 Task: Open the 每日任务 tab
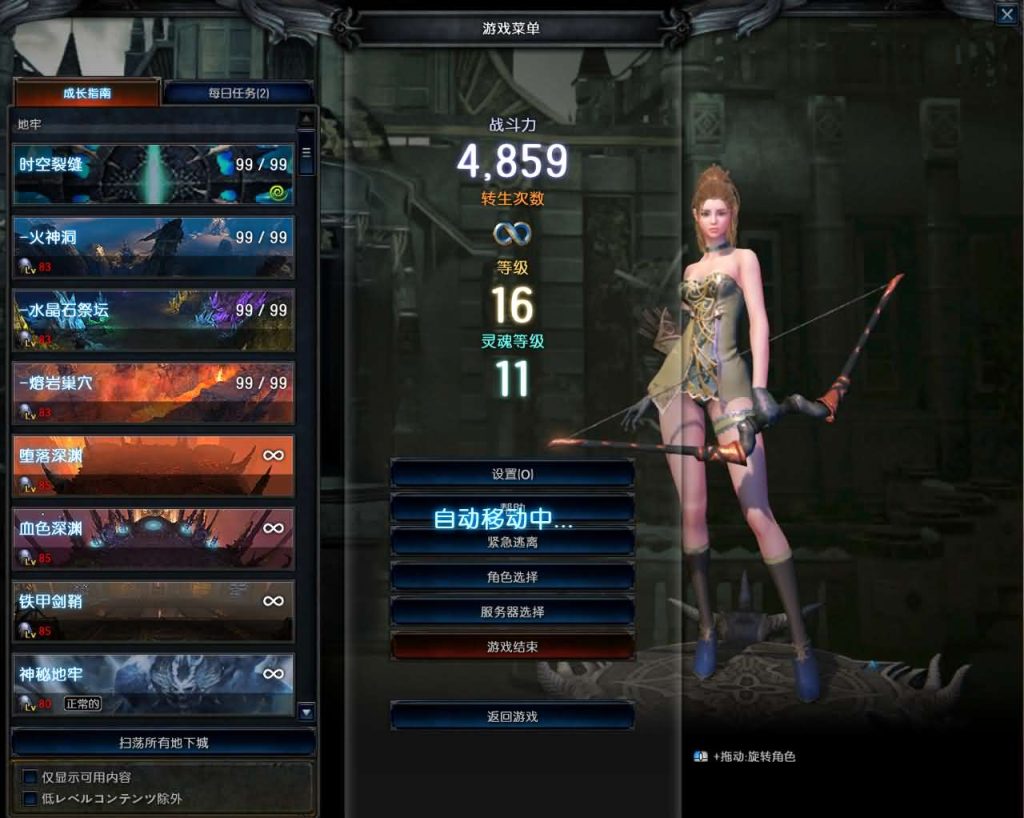click(239, 93)
